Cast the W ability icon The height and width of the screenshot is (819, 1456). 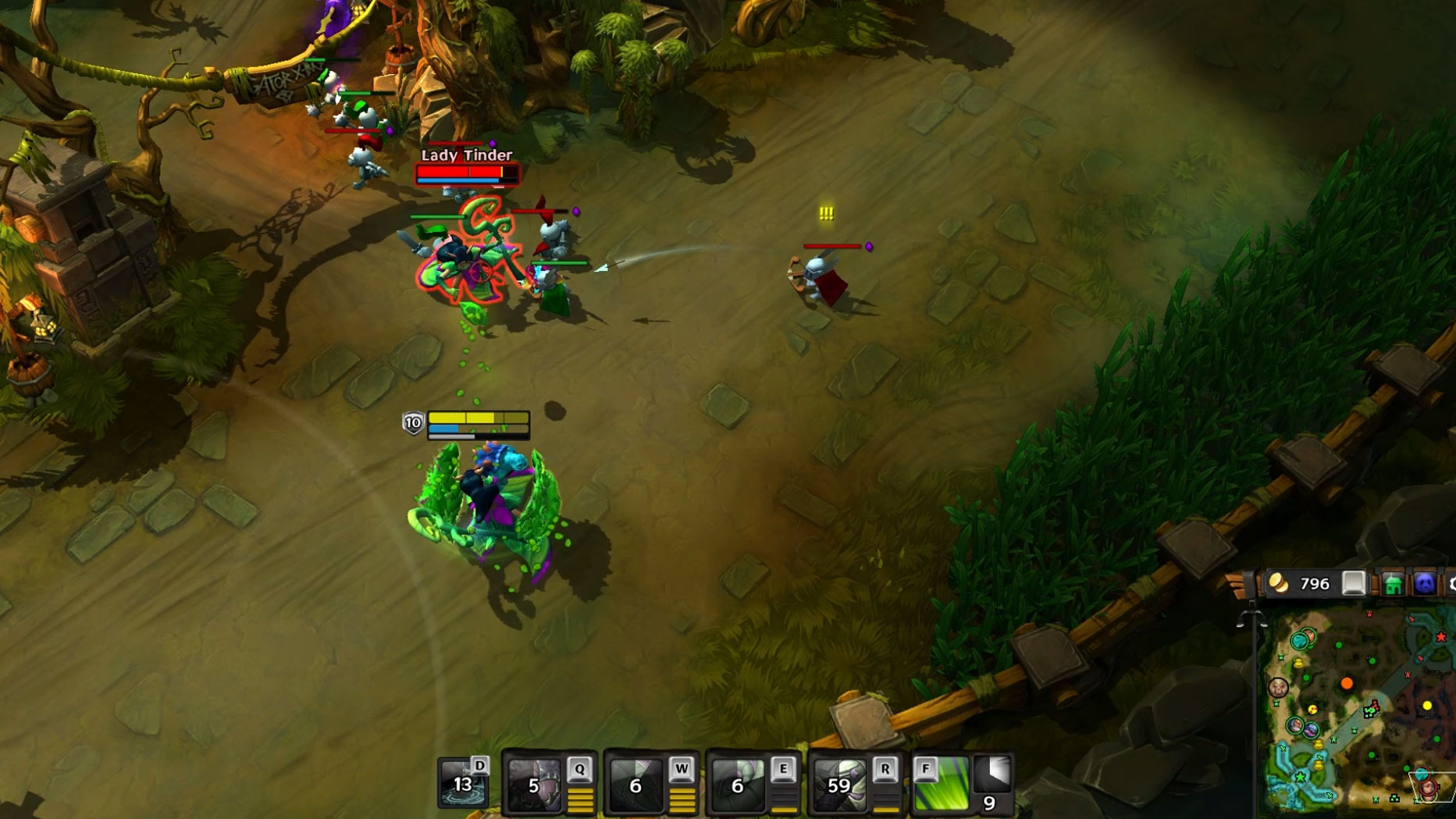(x=637, y=783)
